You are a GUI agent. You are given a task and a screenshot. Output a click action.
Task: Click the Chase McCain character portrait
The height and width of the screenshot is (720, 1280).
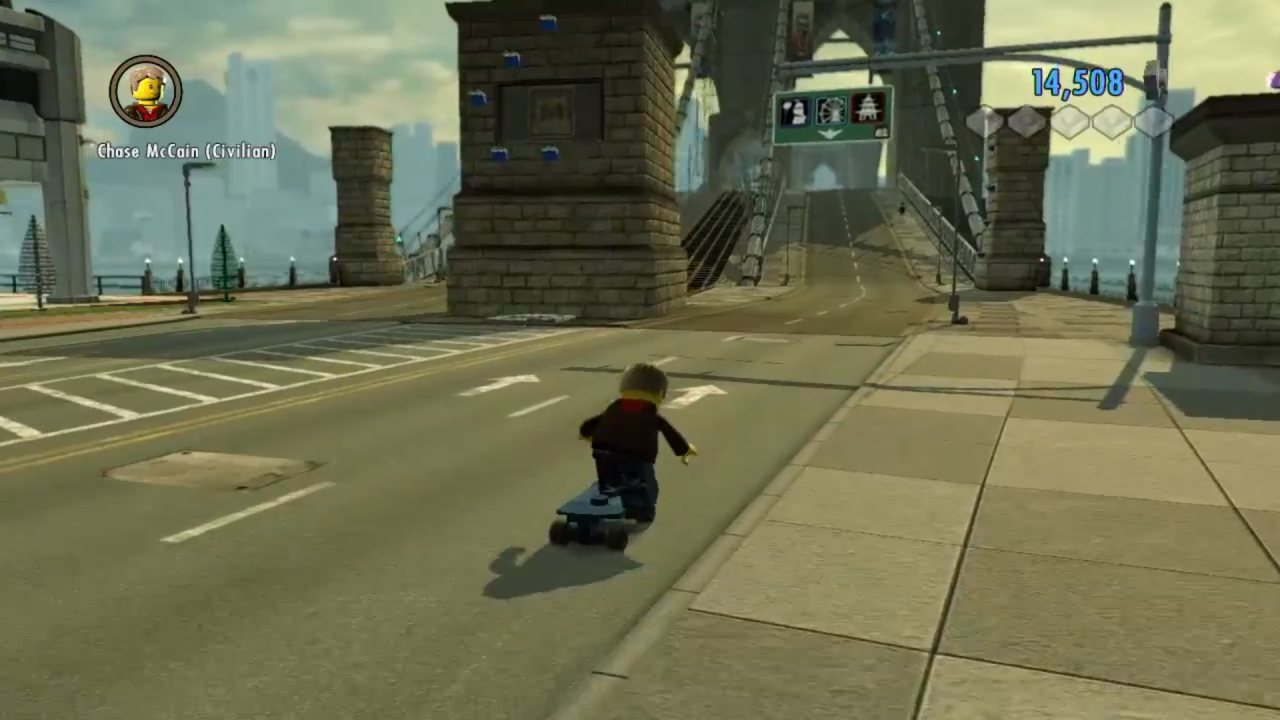coord(146,92)
